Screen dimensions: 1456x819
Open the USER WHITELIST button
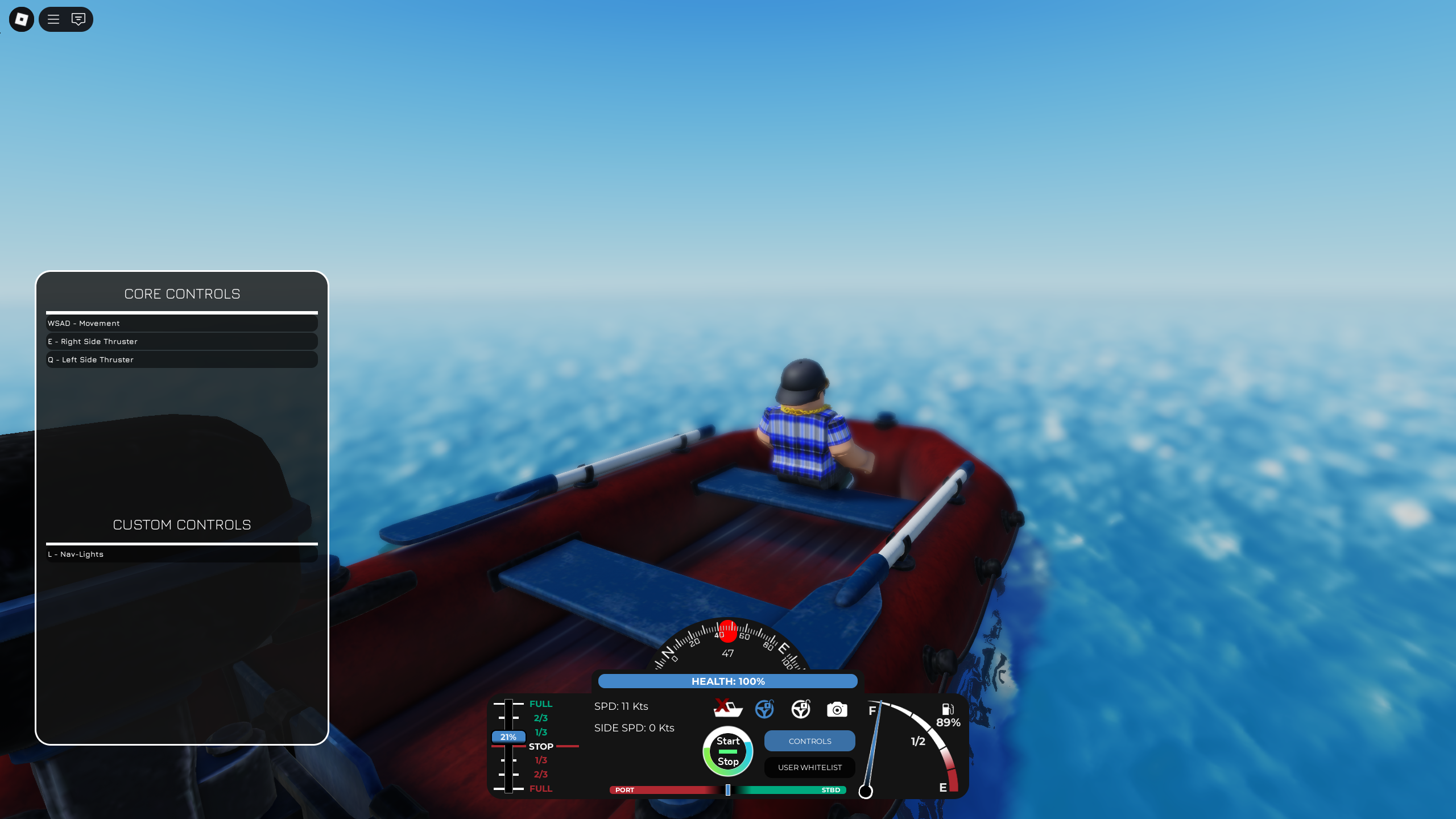click(809, 767)
